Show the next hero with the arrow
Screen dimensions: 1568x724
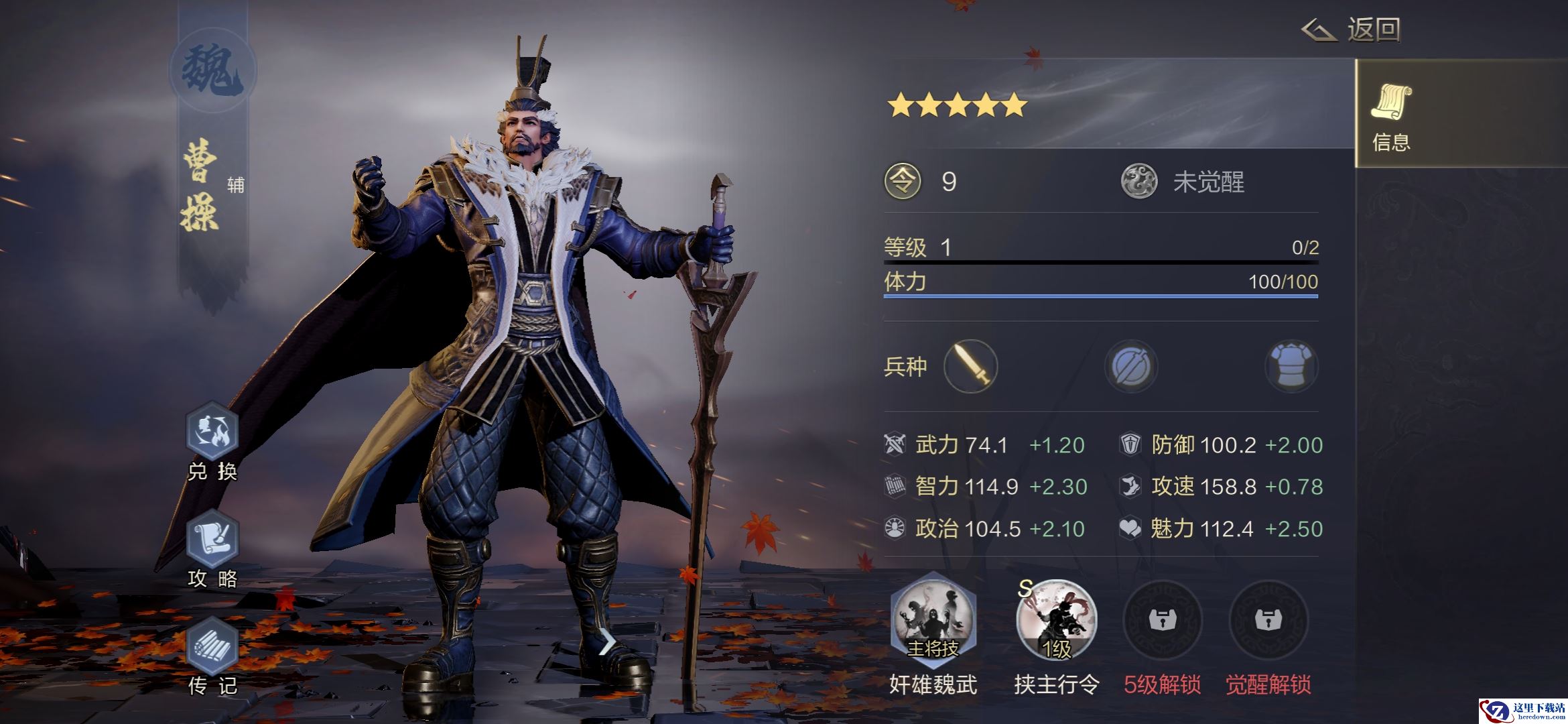606,644
